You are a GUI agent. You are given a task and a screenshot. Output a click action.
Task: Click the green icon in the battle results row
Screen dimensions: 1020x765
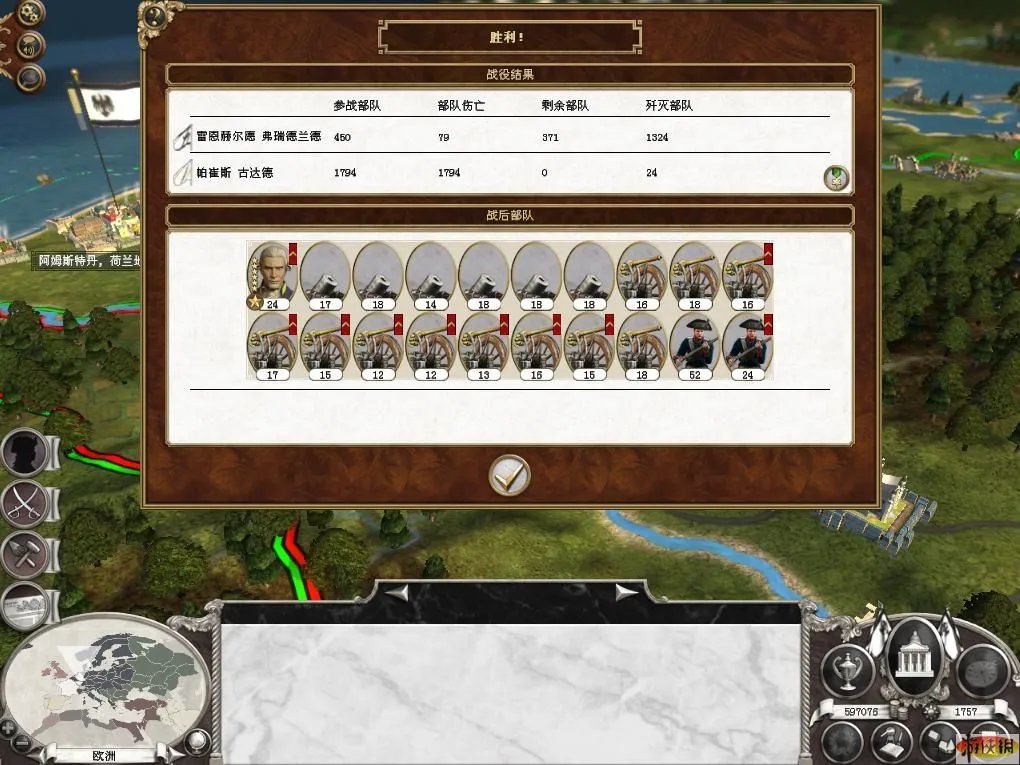pyautogui.click(x=836, y=178)
